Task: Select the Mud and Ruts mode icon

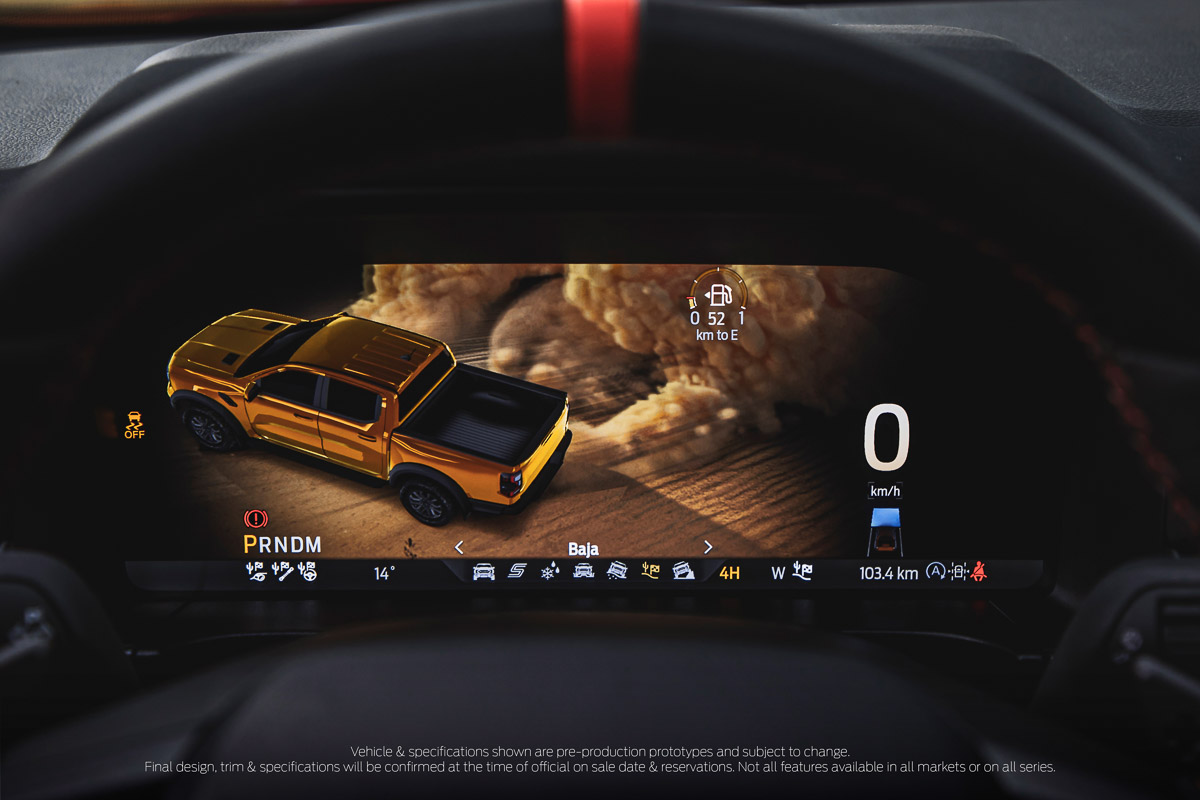Action: (x=583, y=572)
